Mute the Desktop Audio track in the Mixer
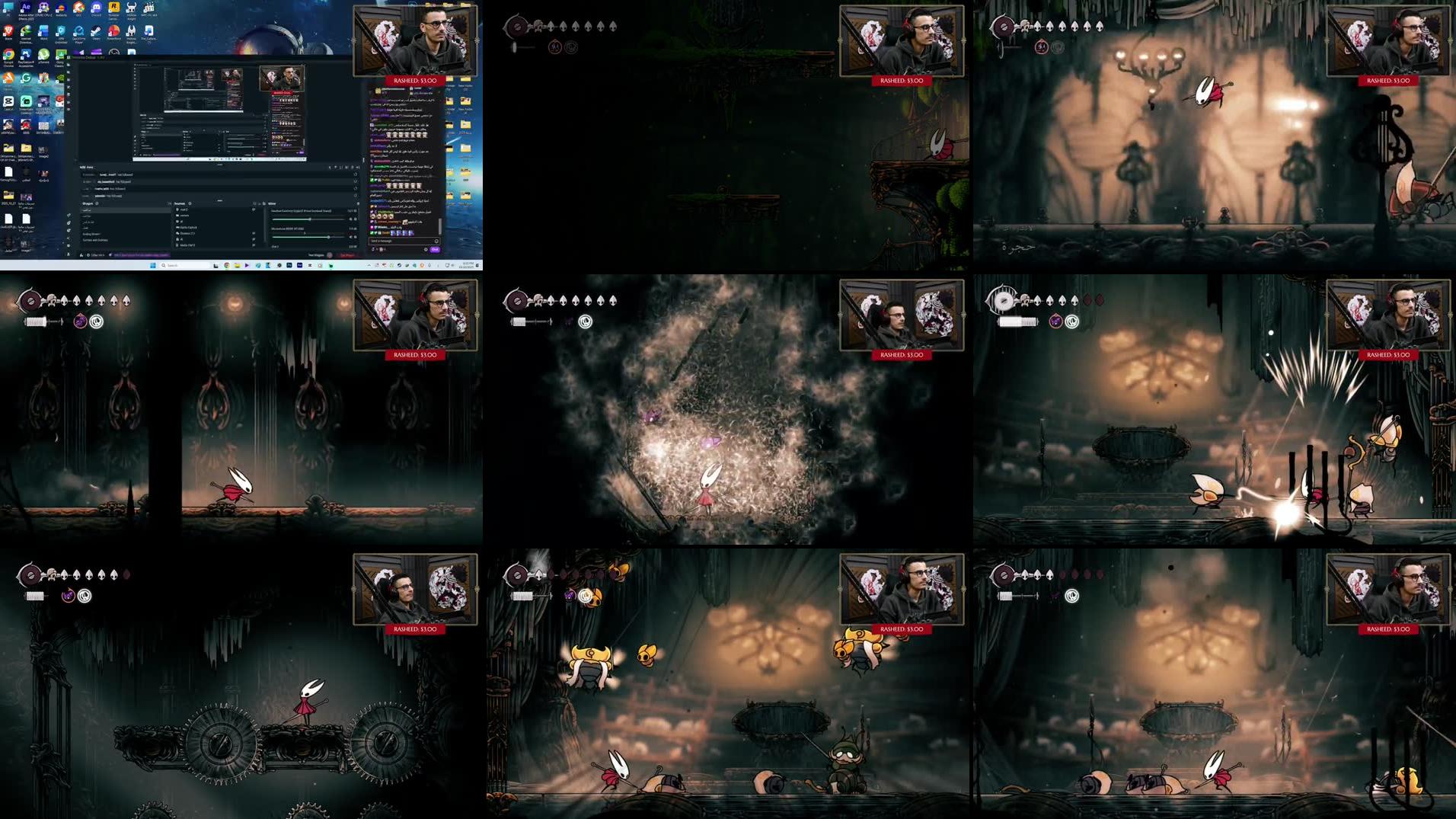 click(351, 219)
